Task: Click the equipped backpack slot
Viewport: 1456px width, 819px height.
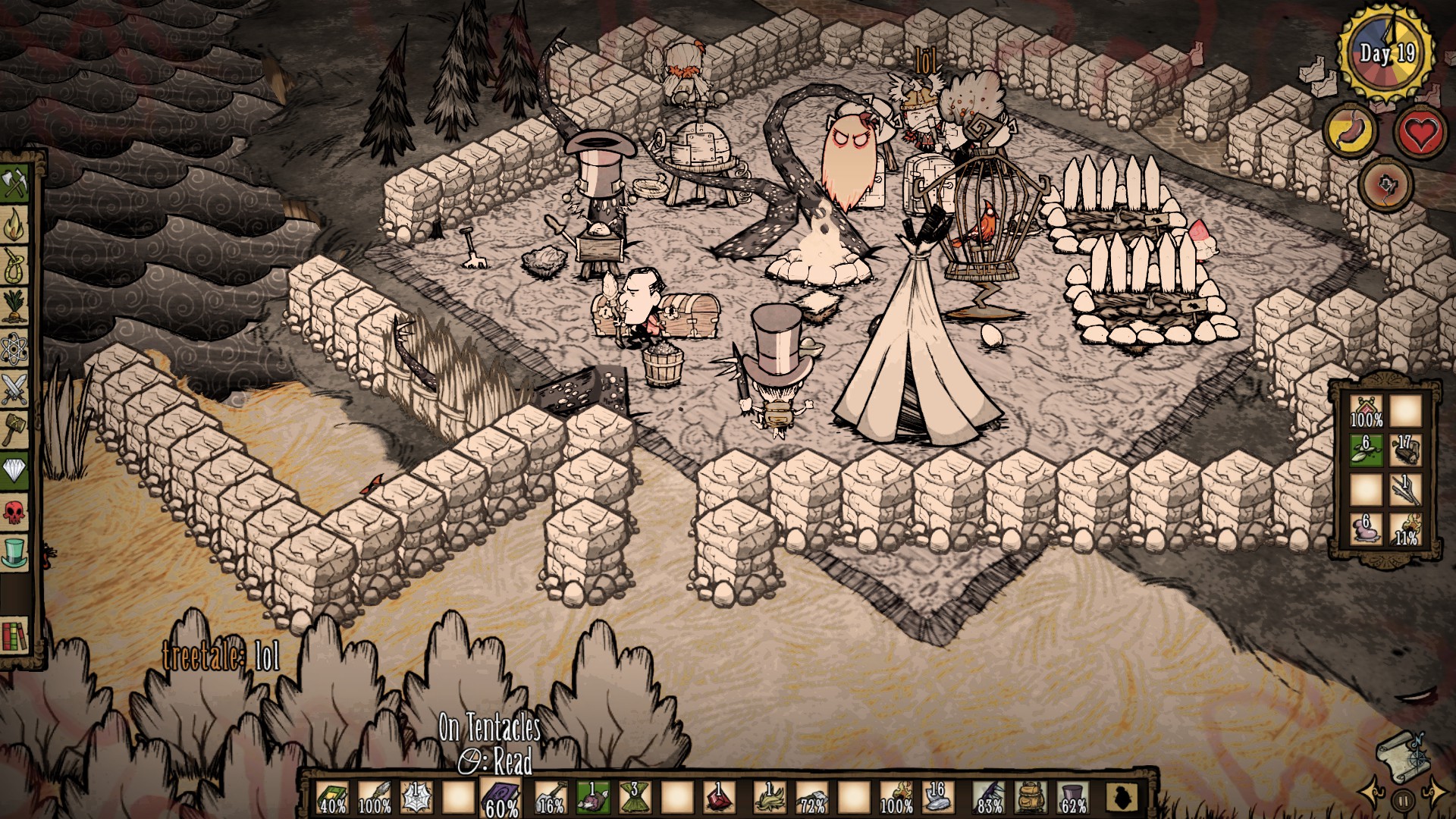Action: click(x=1029, y=796)
